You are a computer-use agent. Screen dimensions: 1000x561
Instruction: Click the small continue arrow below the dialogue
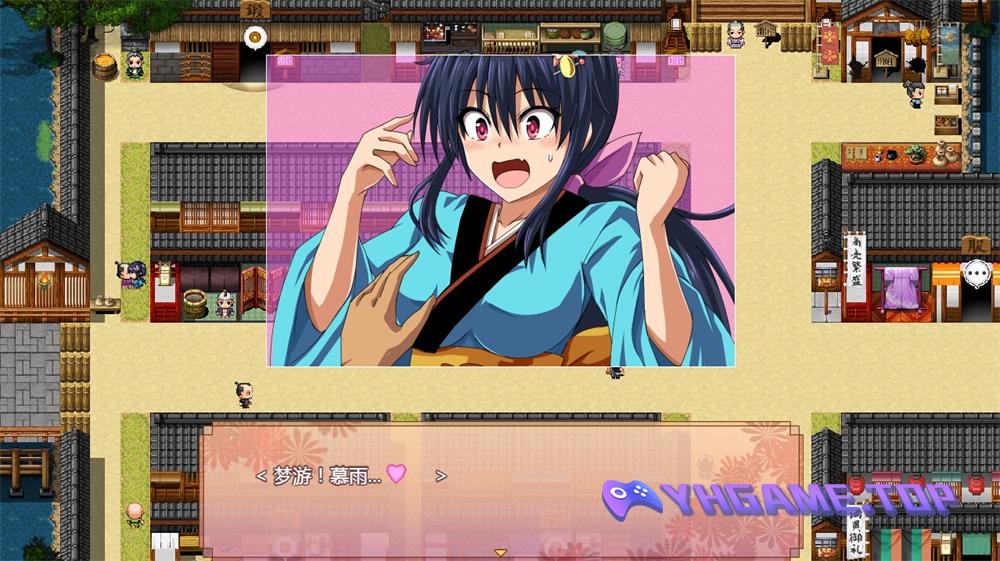(501, 552)
